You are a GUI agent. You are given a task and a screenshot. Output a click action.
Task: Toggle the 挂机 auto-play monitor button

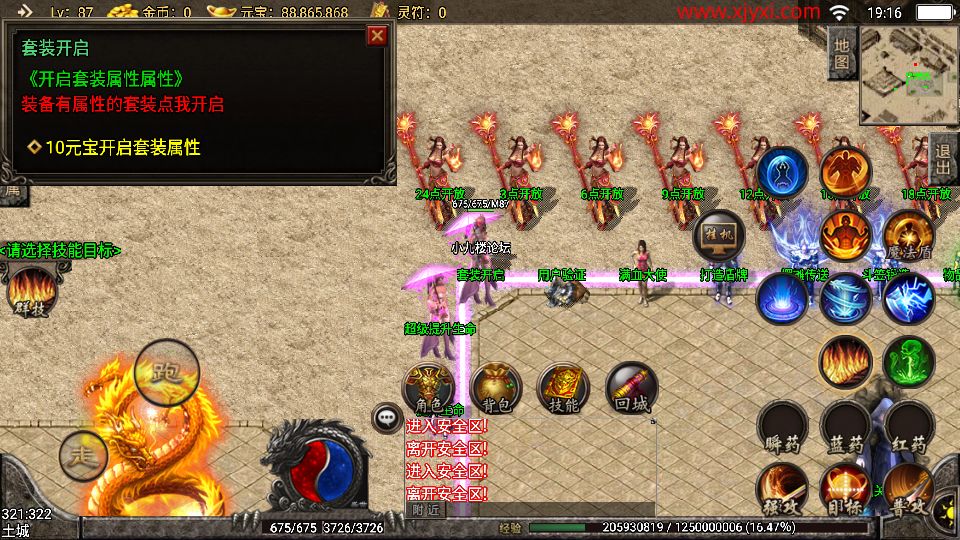tap(719, 236)
